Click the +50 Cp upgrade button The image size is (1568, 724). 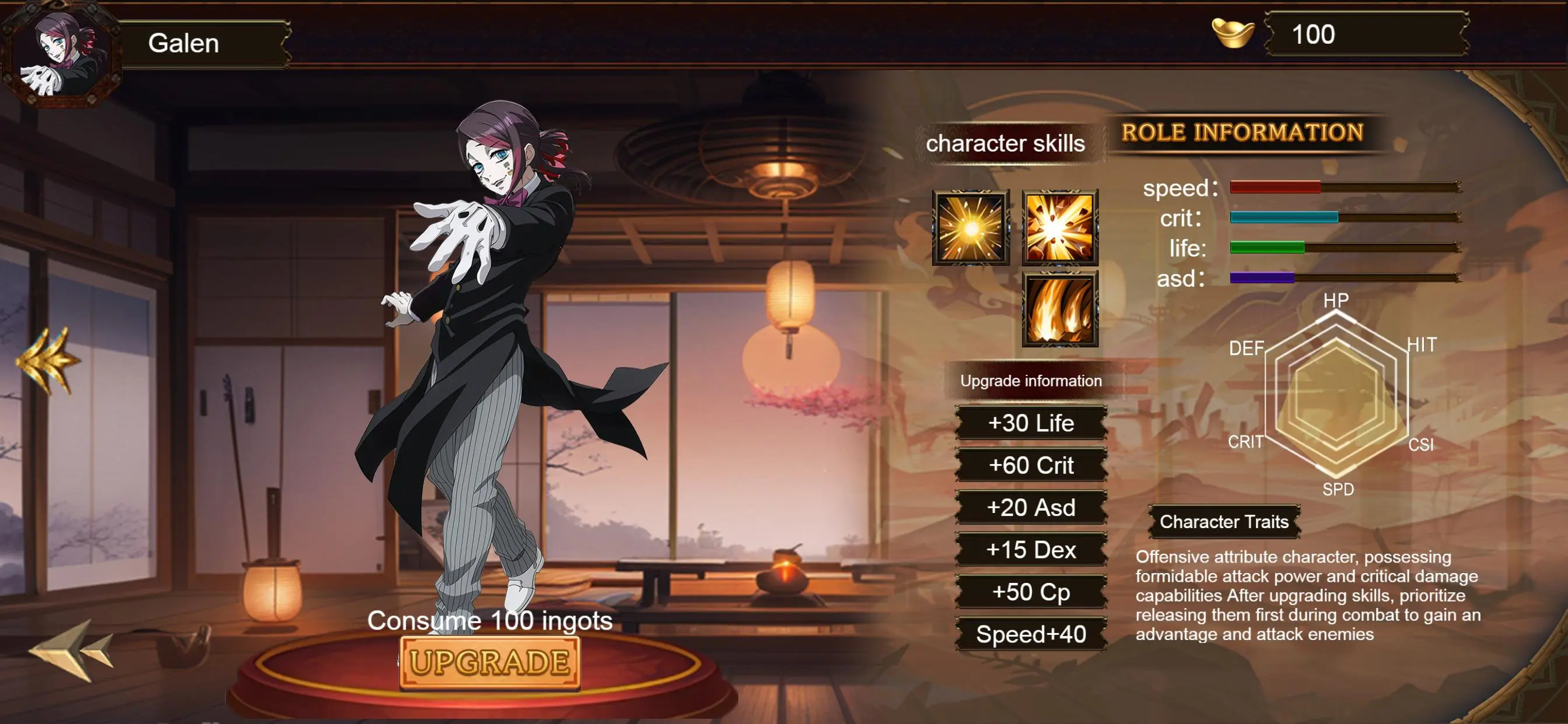point(1031,592)
